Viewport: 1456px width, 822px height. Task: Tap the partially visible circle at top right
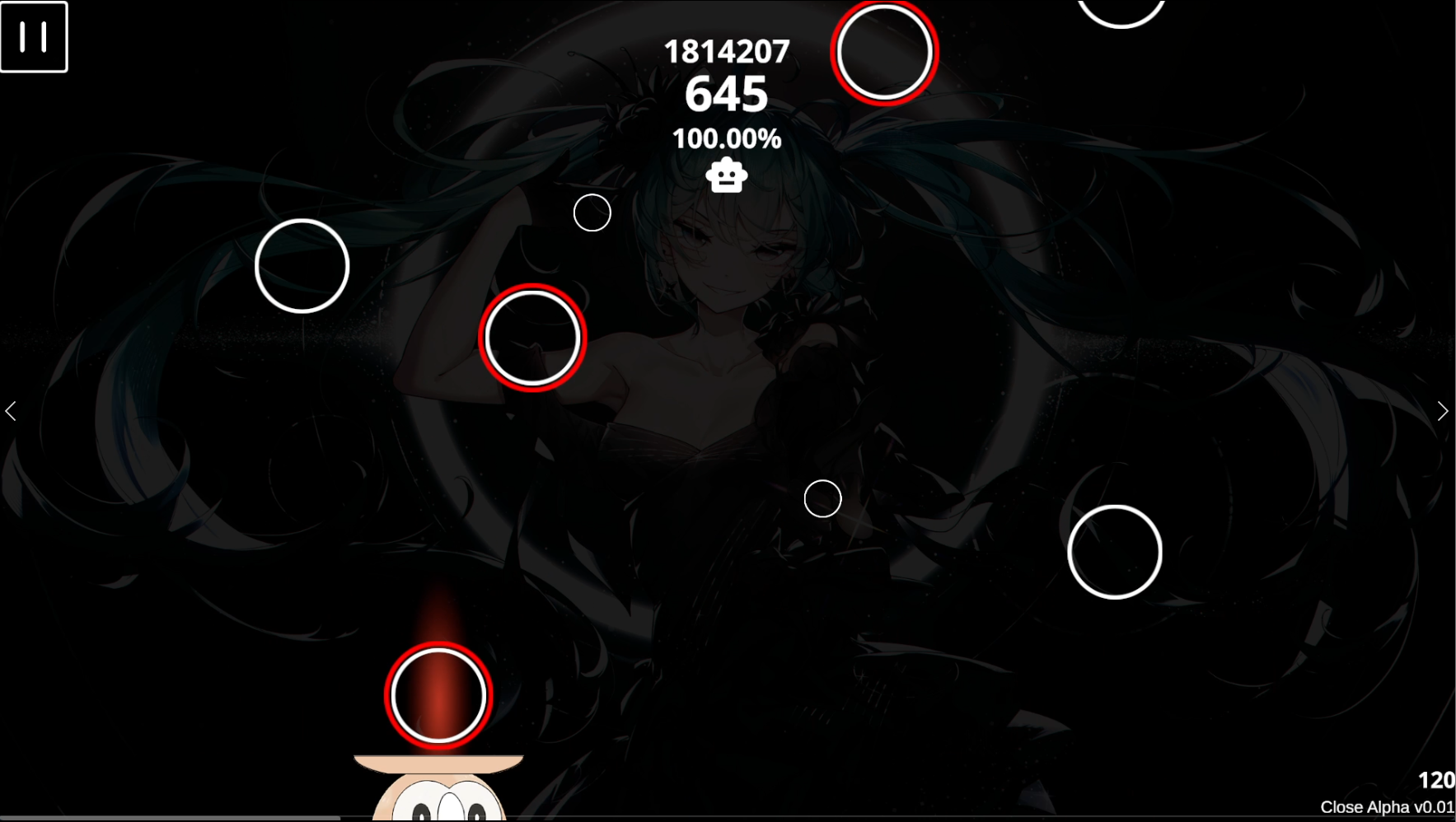pyautogui.click(x=1121, y=10)
